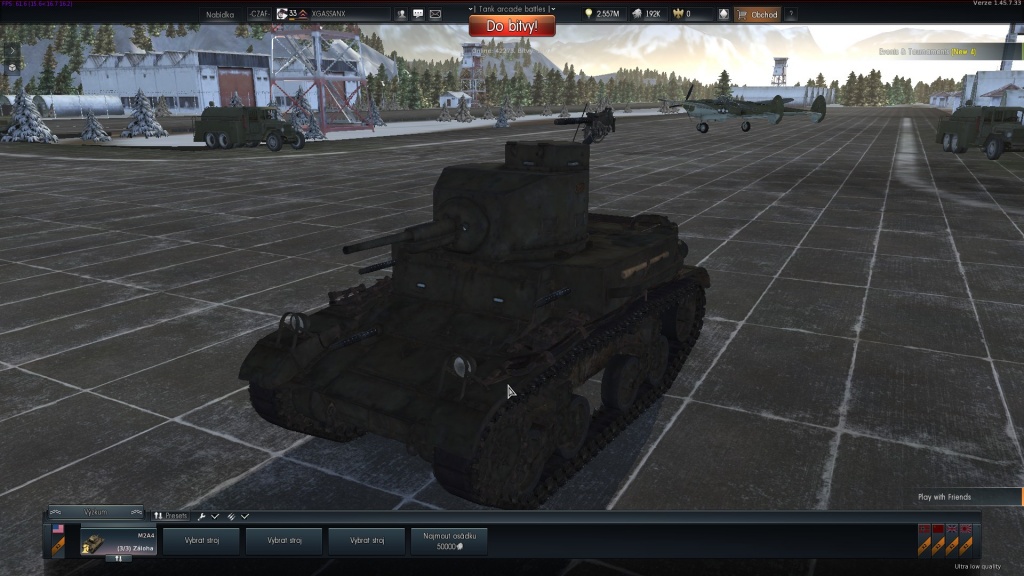Image resolution: width=1024 pixels, height=576 pixels.
Task: Switch to the Japanese flag nation
Action: click(966, 529)
